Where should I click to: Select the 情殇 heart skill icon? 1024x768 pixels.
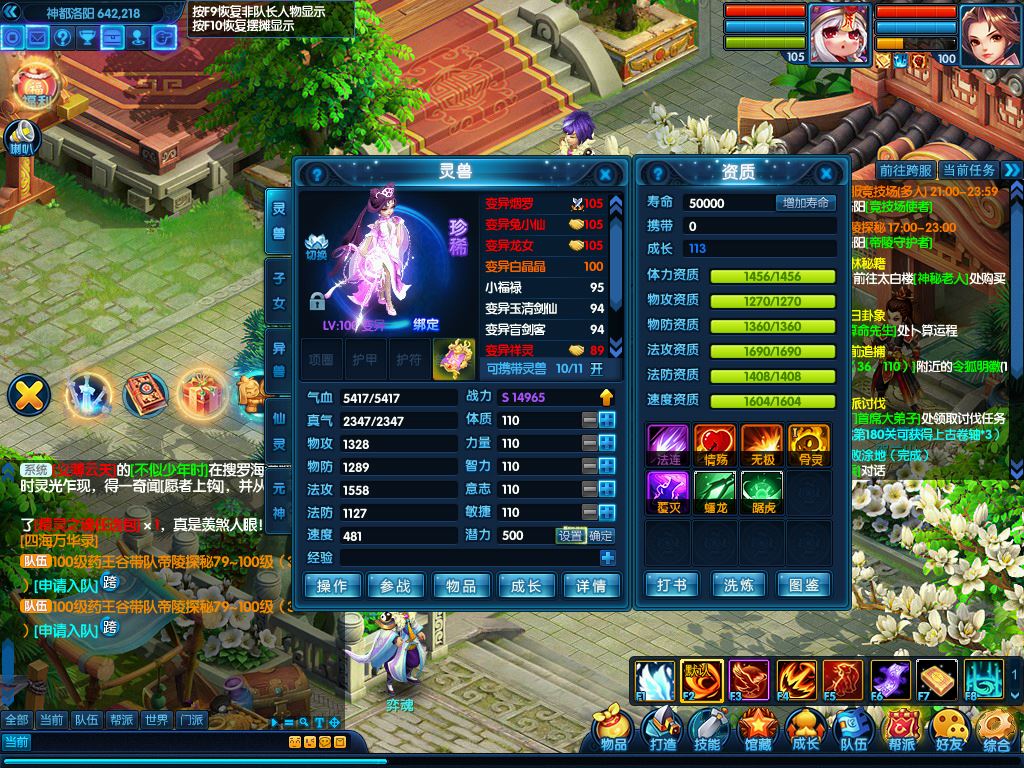click(x=714, y=444)
